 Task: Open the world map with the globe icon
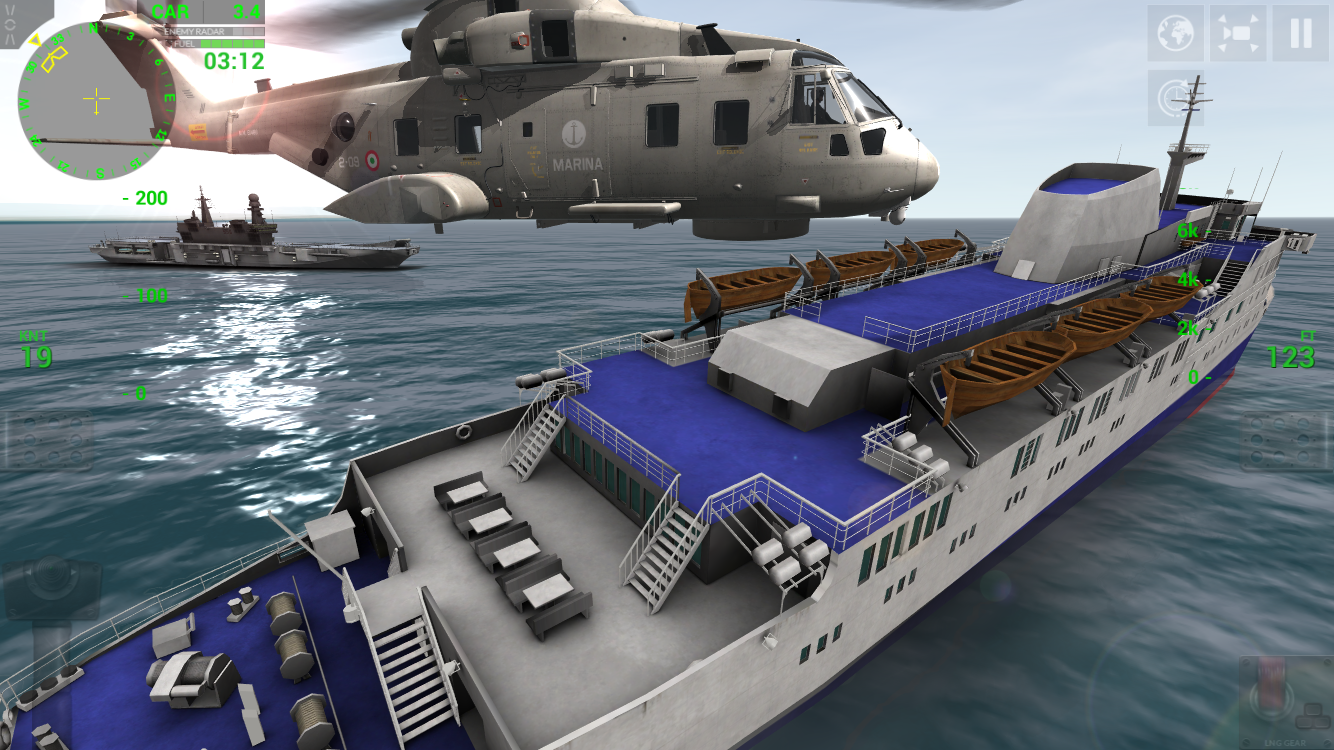1175,31
